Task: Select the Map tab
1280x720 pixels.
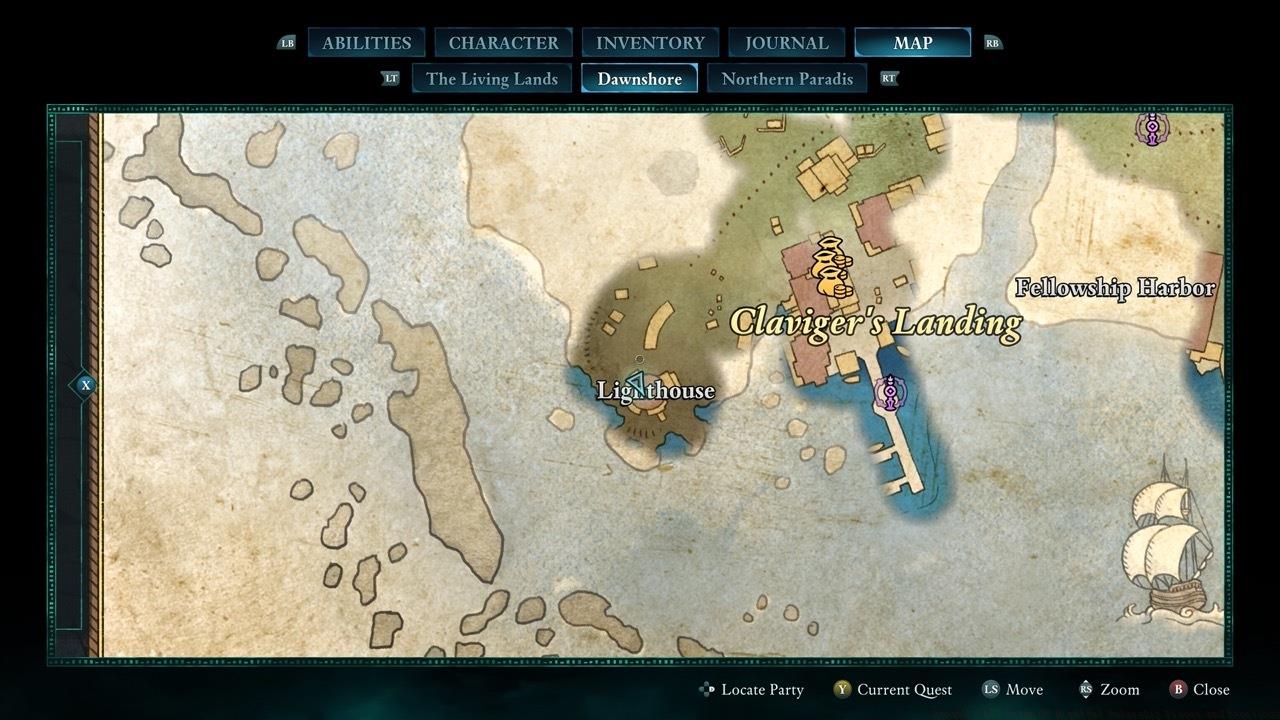Action: click(912, 43)
